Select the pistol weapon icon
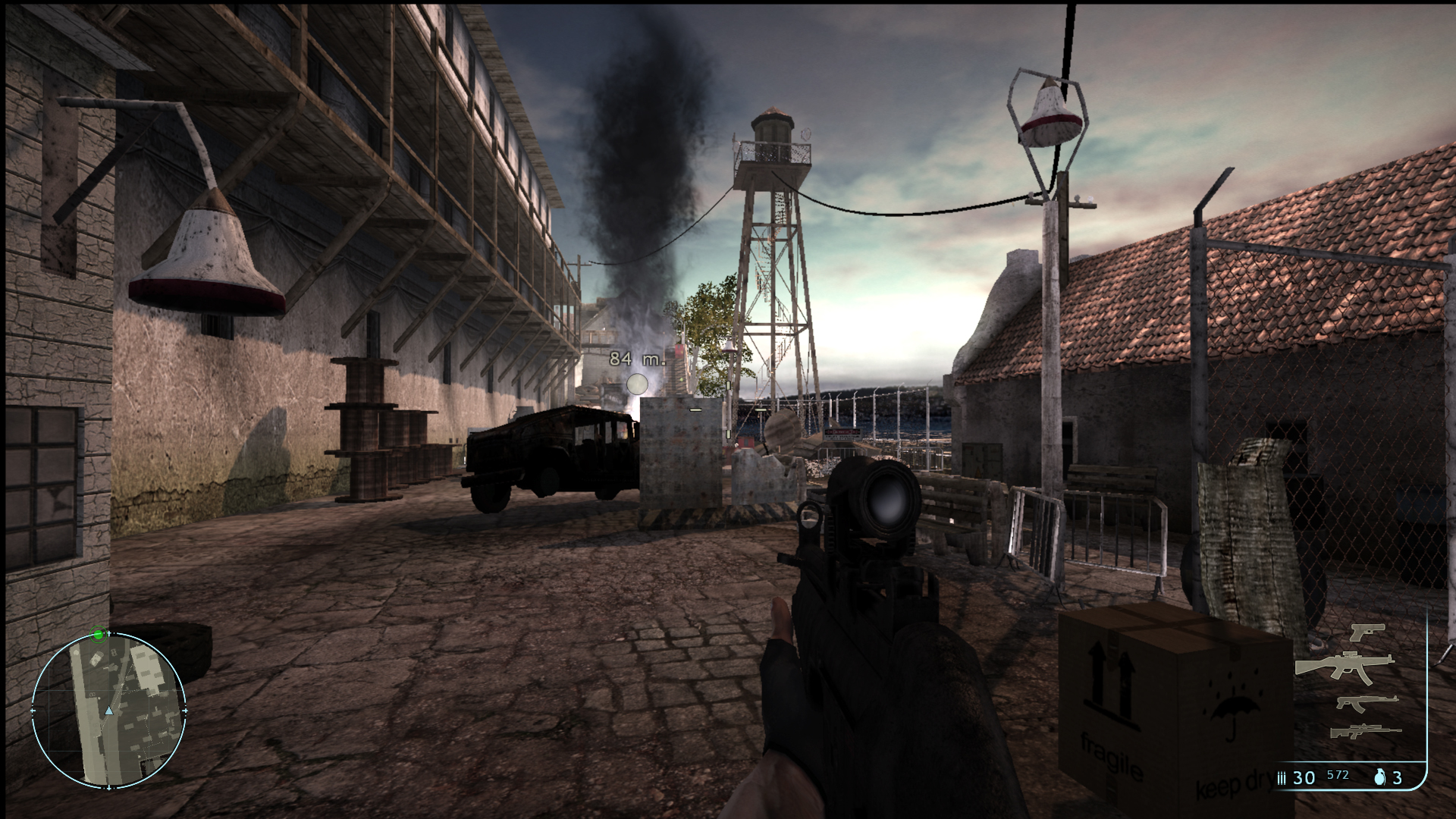 tap(1367, 632)
